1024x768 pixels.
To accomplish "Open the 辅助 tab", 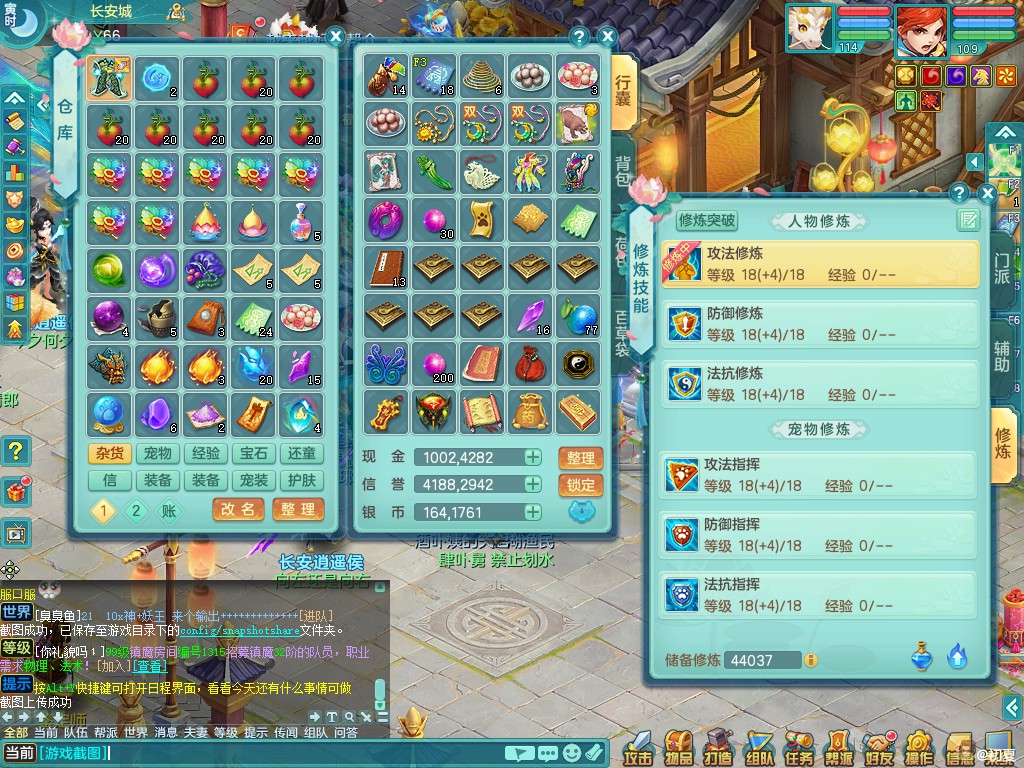I will (x=1002, y=356).
